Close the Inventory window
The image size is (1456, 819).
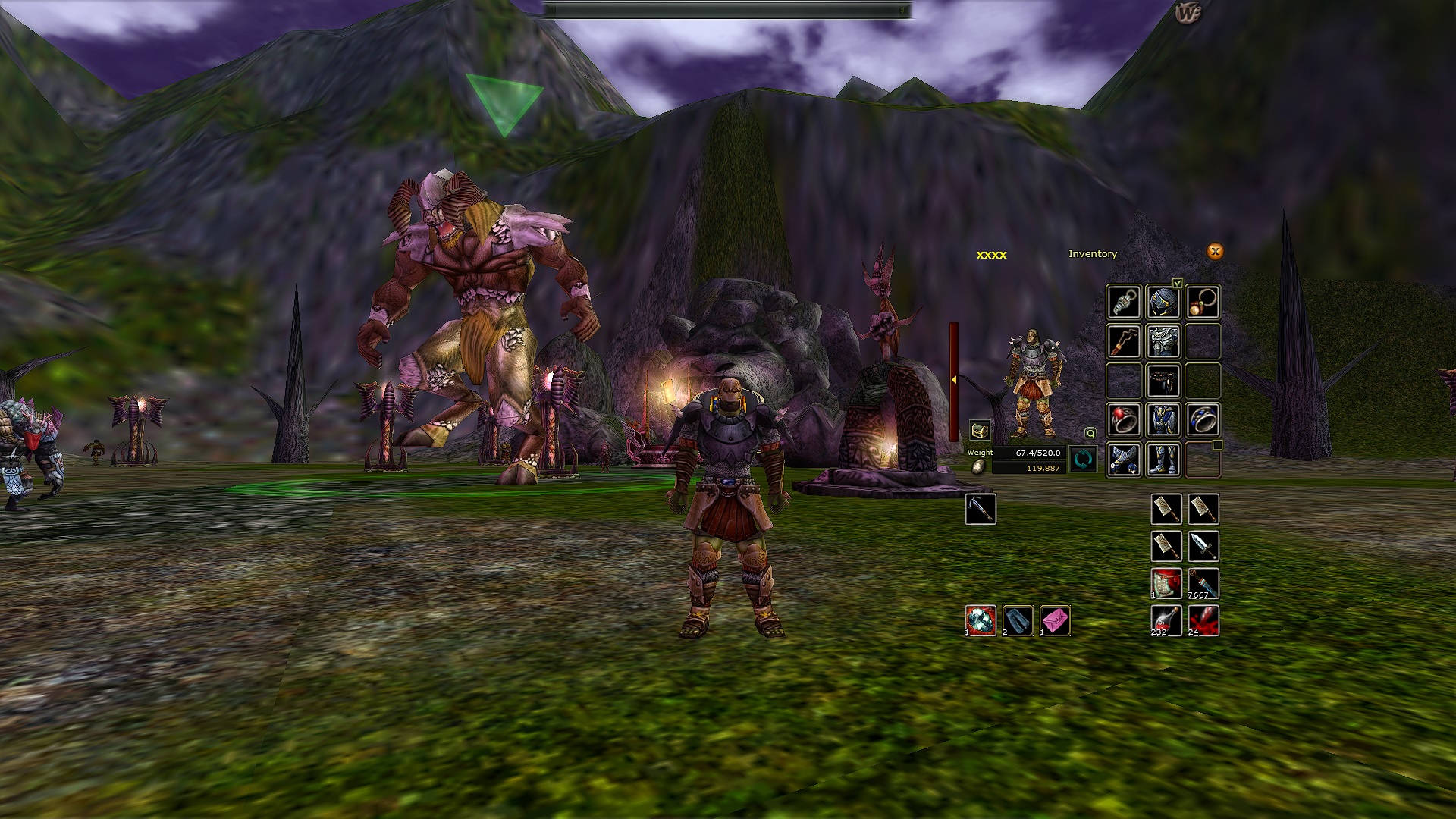point(1215,252)
